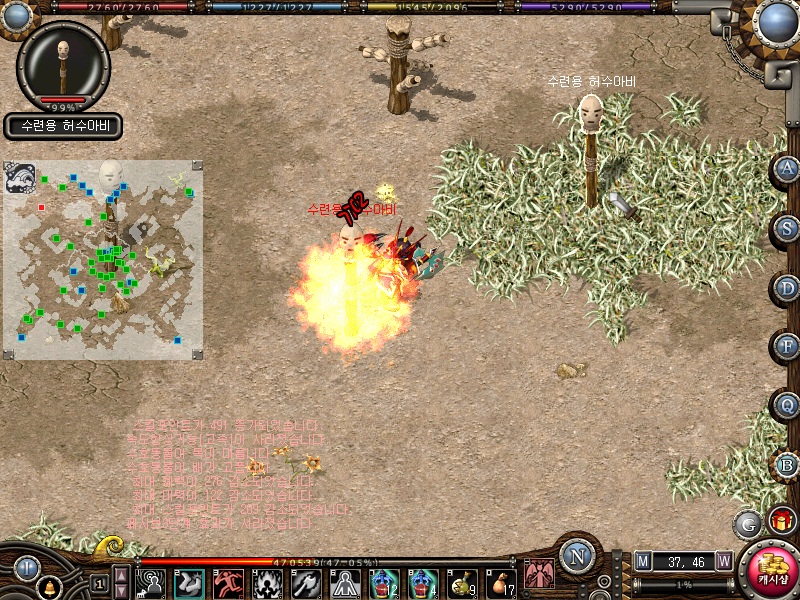Screen dimensions: 800x600
Task: Click the golden bell icon
Action: click(x=47, y=588)
